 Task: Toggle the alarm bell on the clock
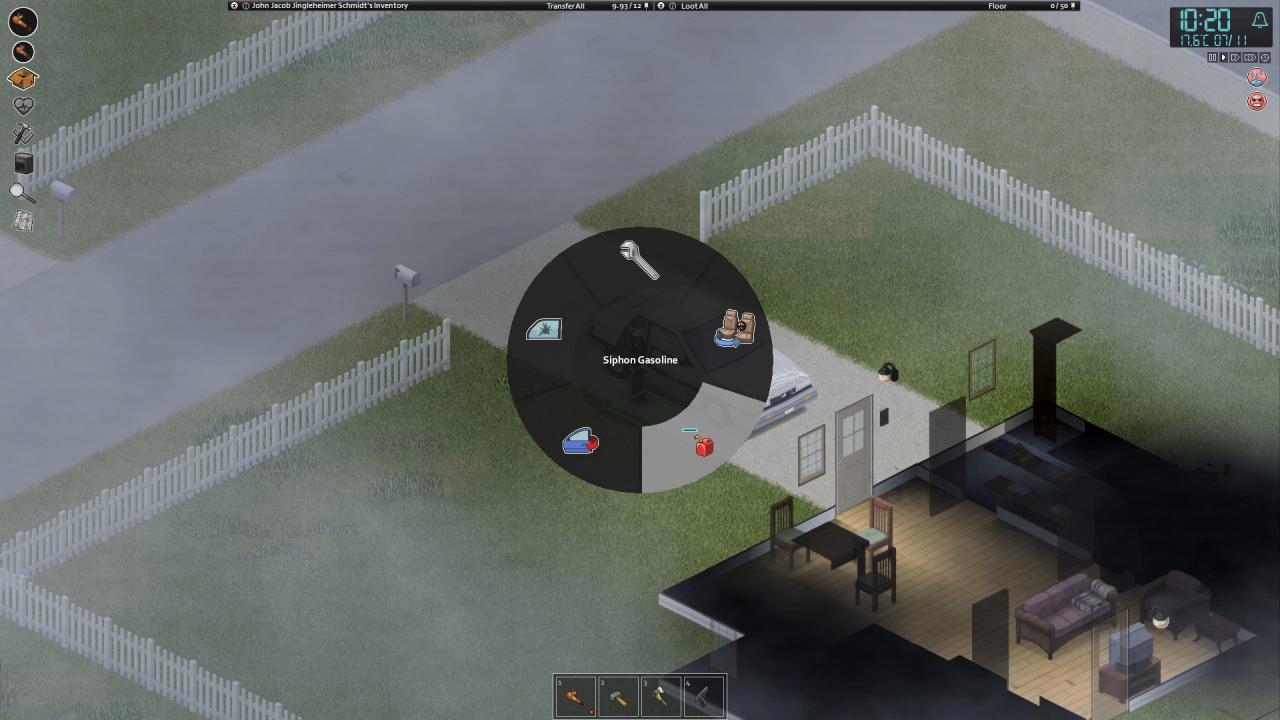(1259, 20)
